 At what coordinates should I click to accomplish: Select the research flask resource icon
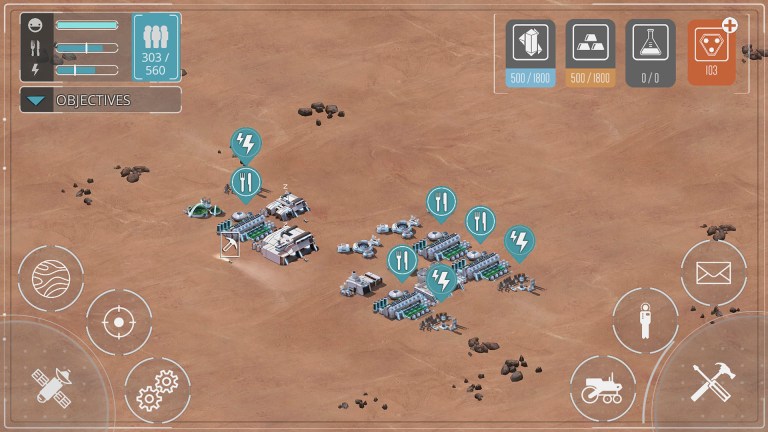pyautogui.click(x=650, y=43)
